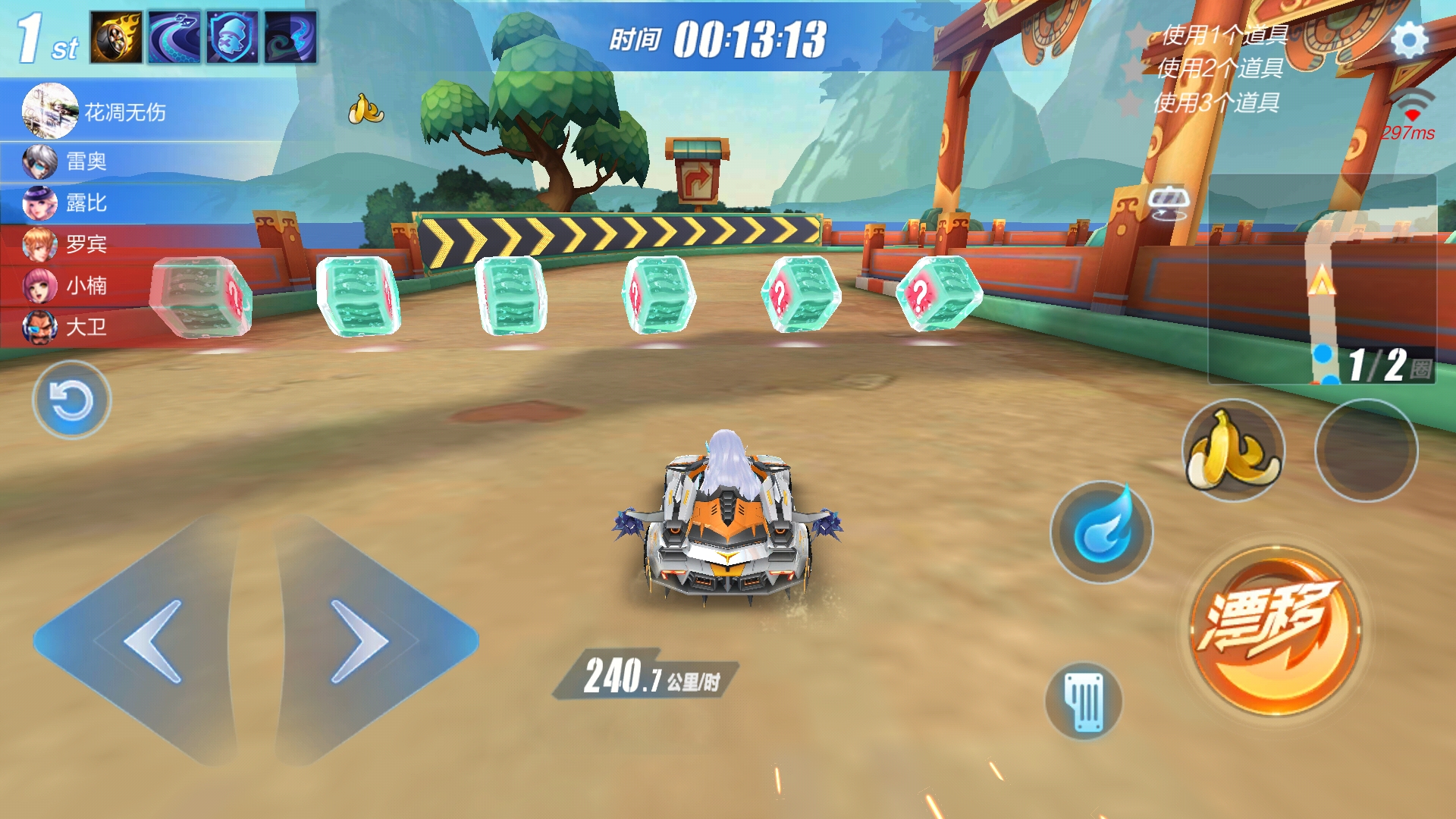Image resolution: width=1456 pixels, height=819 pixels.
Task: Select racer 雷奥 in the ranking list
Action: pyautogui.click(x=86, y=162)
